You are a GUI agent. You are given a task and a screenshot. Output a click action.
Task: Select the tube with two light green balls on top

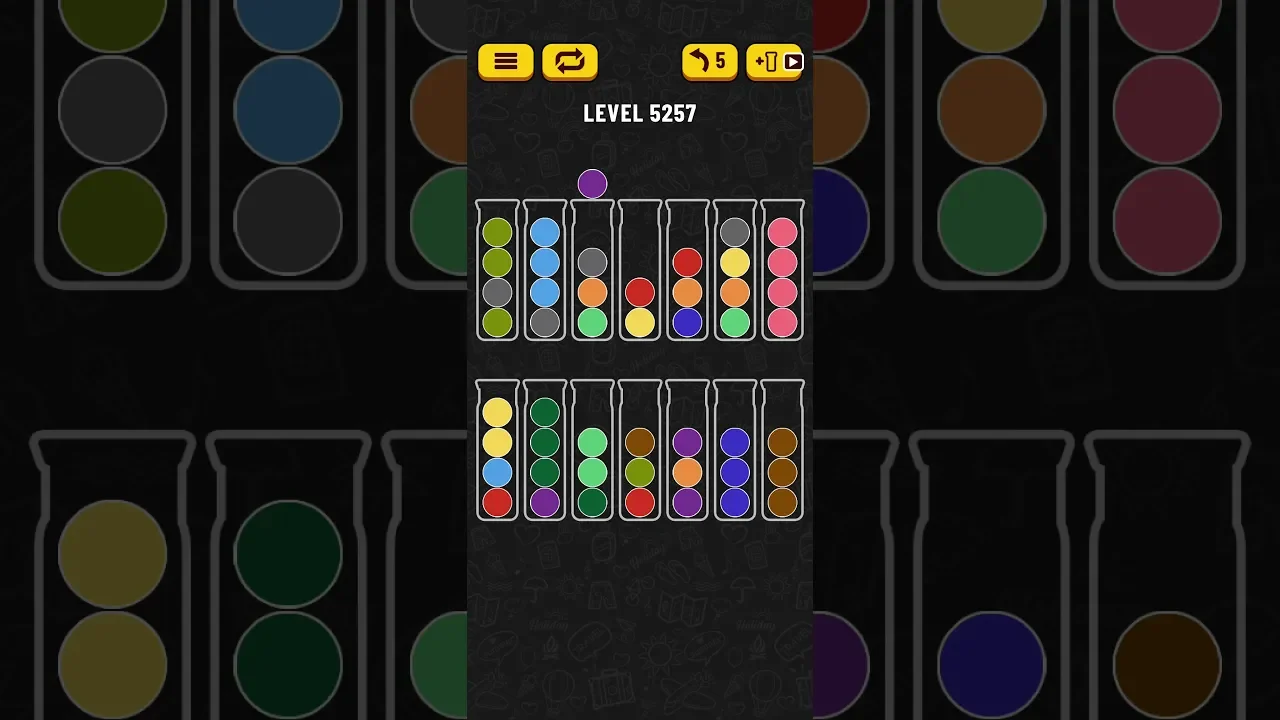coord(592,452)
